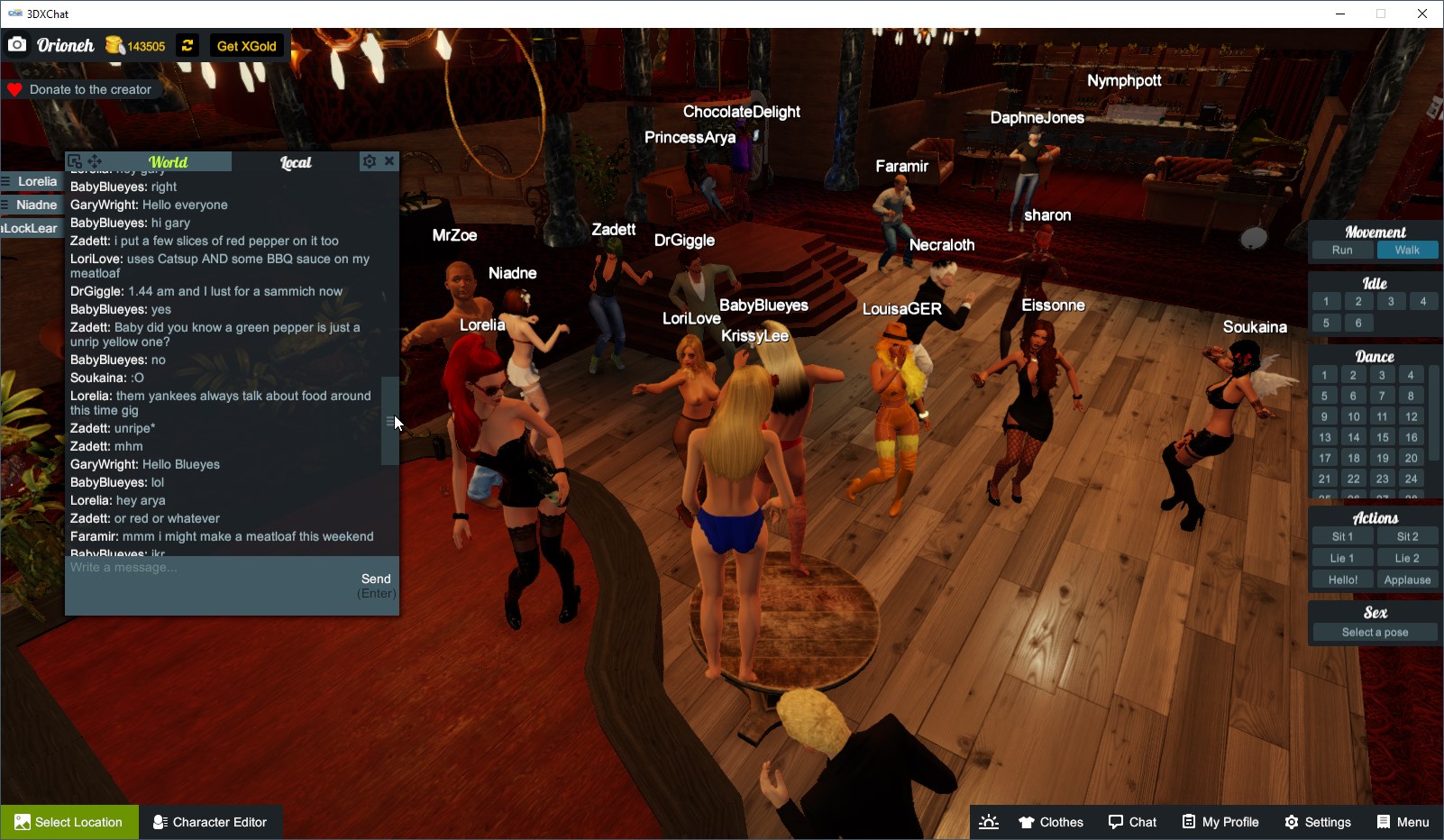Select Idle animation 4
Viewport: 1444px width, 840px height.
(x=1422, y=301)
